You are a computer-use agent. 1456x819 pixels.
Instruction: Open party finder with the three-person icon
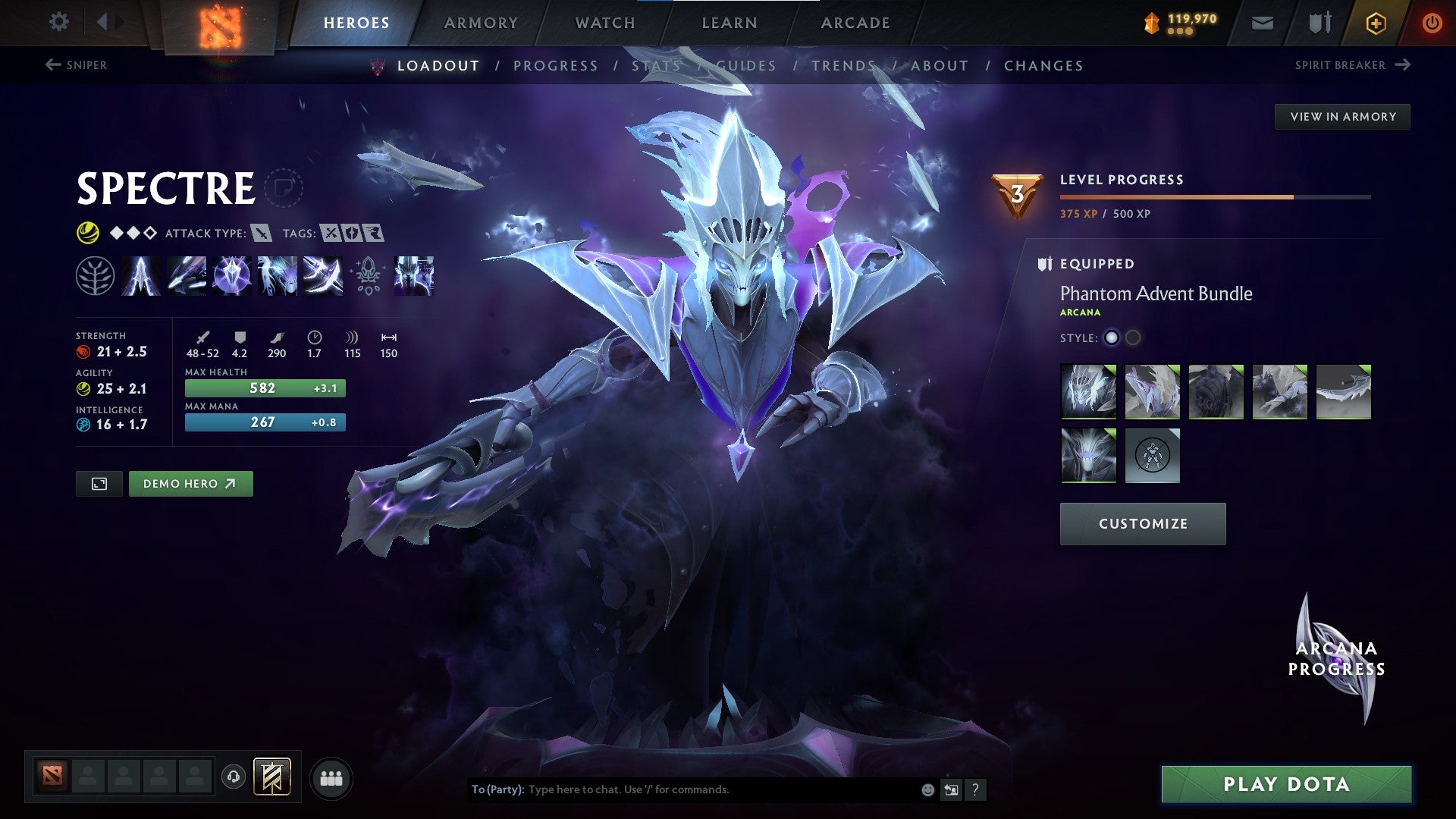(332, 778)
